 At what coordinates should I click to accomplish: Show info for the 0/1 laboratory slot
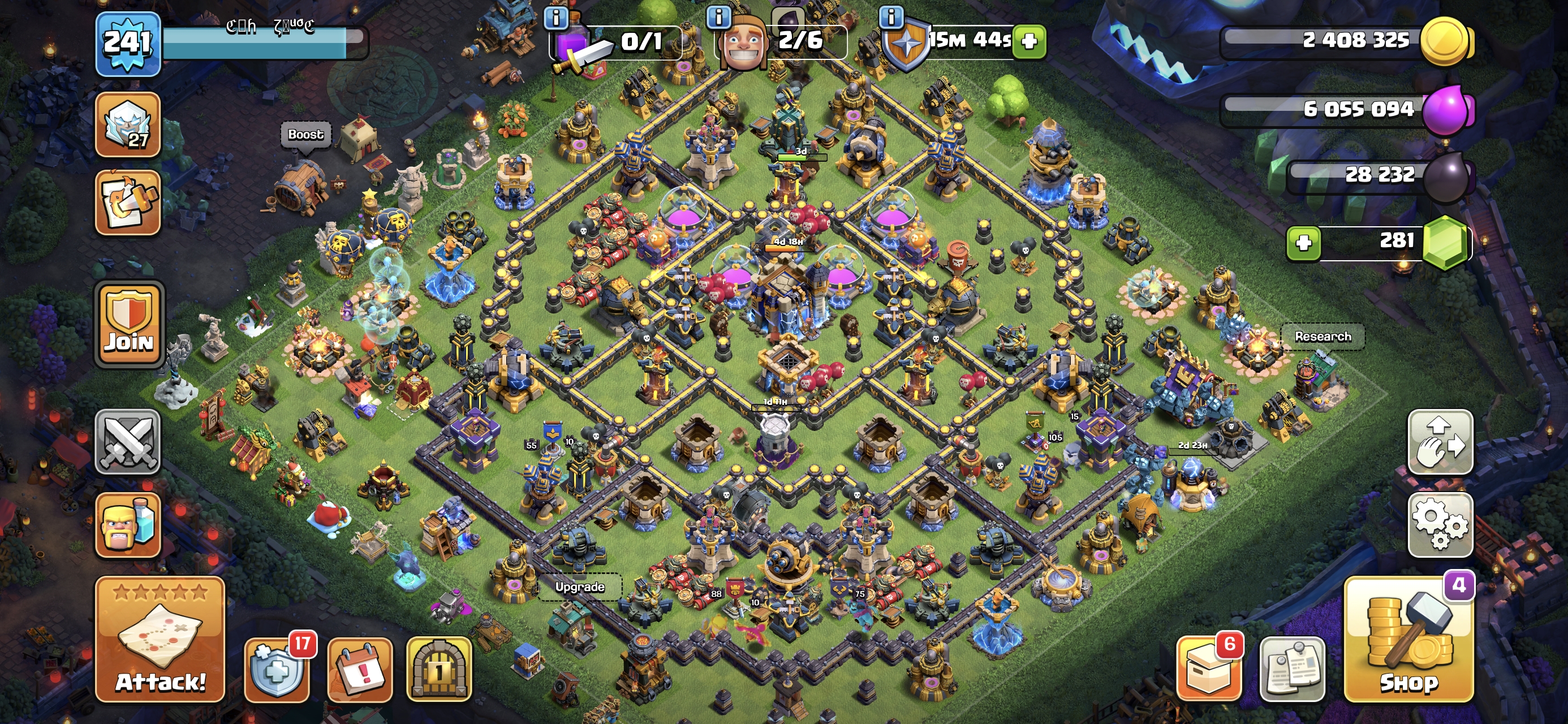tap(555, 17)
